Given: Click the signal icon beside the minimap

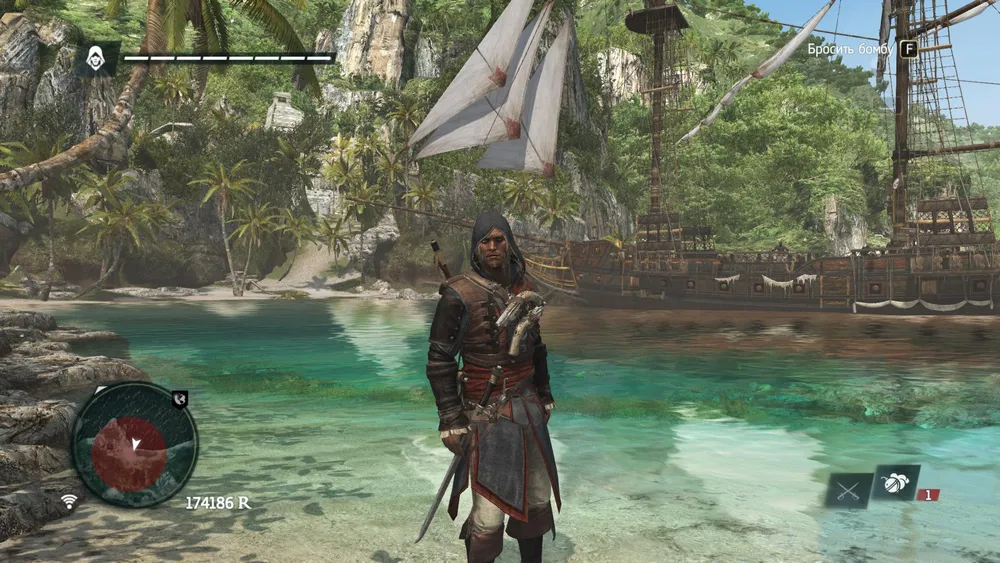Looking at the screenshot, I should [69, 501].
